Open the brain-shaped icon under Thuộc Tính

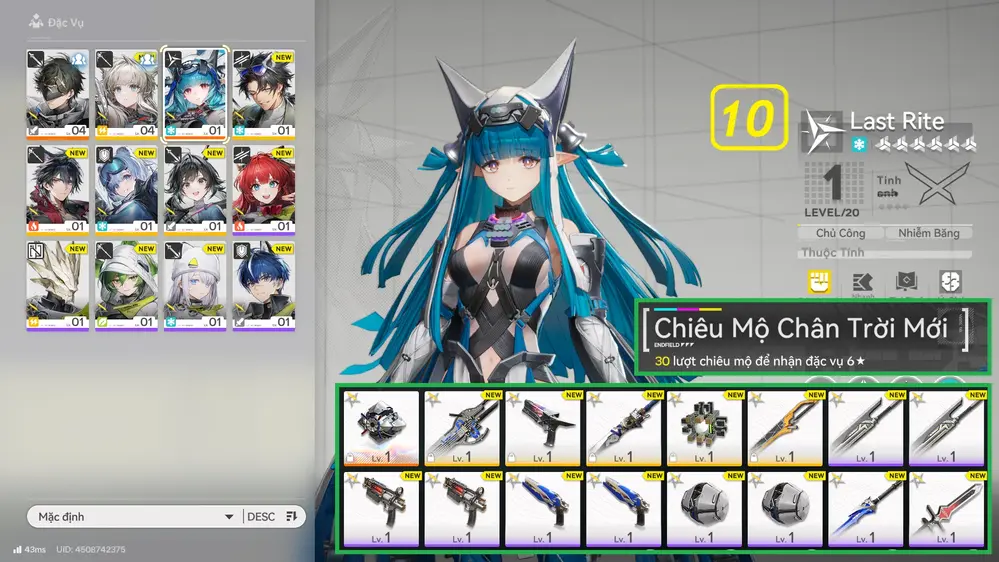(951, 283)
